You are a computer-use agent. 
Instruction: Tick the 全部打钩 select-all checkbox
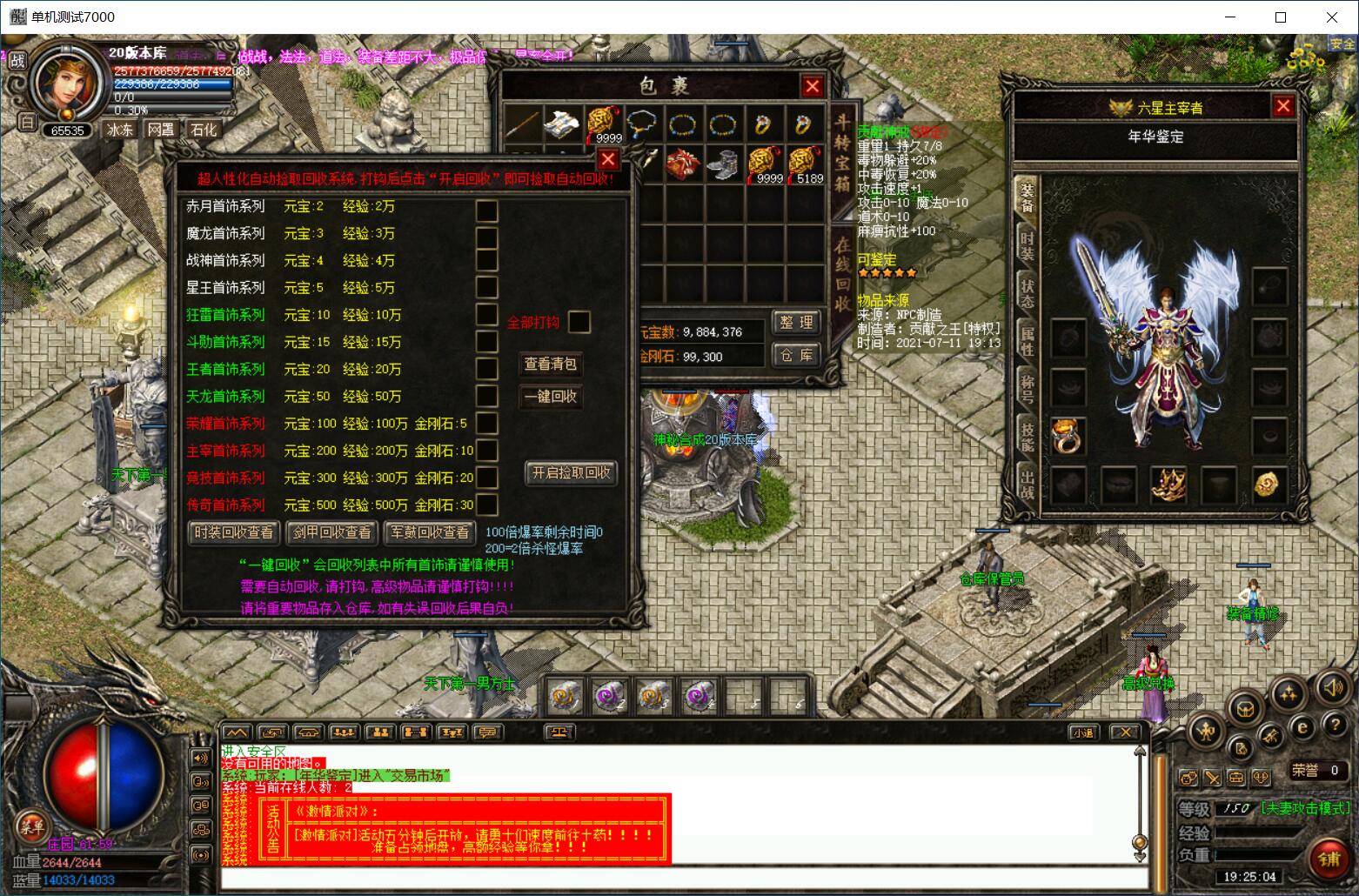click(x=579, y=322)
